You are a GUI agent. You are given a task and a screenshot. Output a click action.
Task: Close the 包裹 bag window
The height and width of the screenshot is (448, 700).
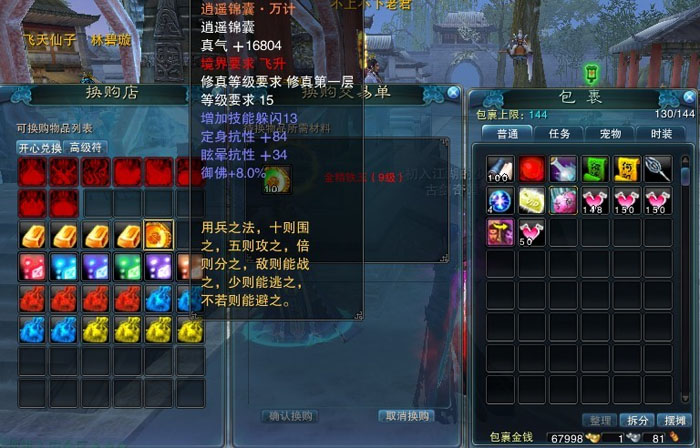tap(687, 97)
